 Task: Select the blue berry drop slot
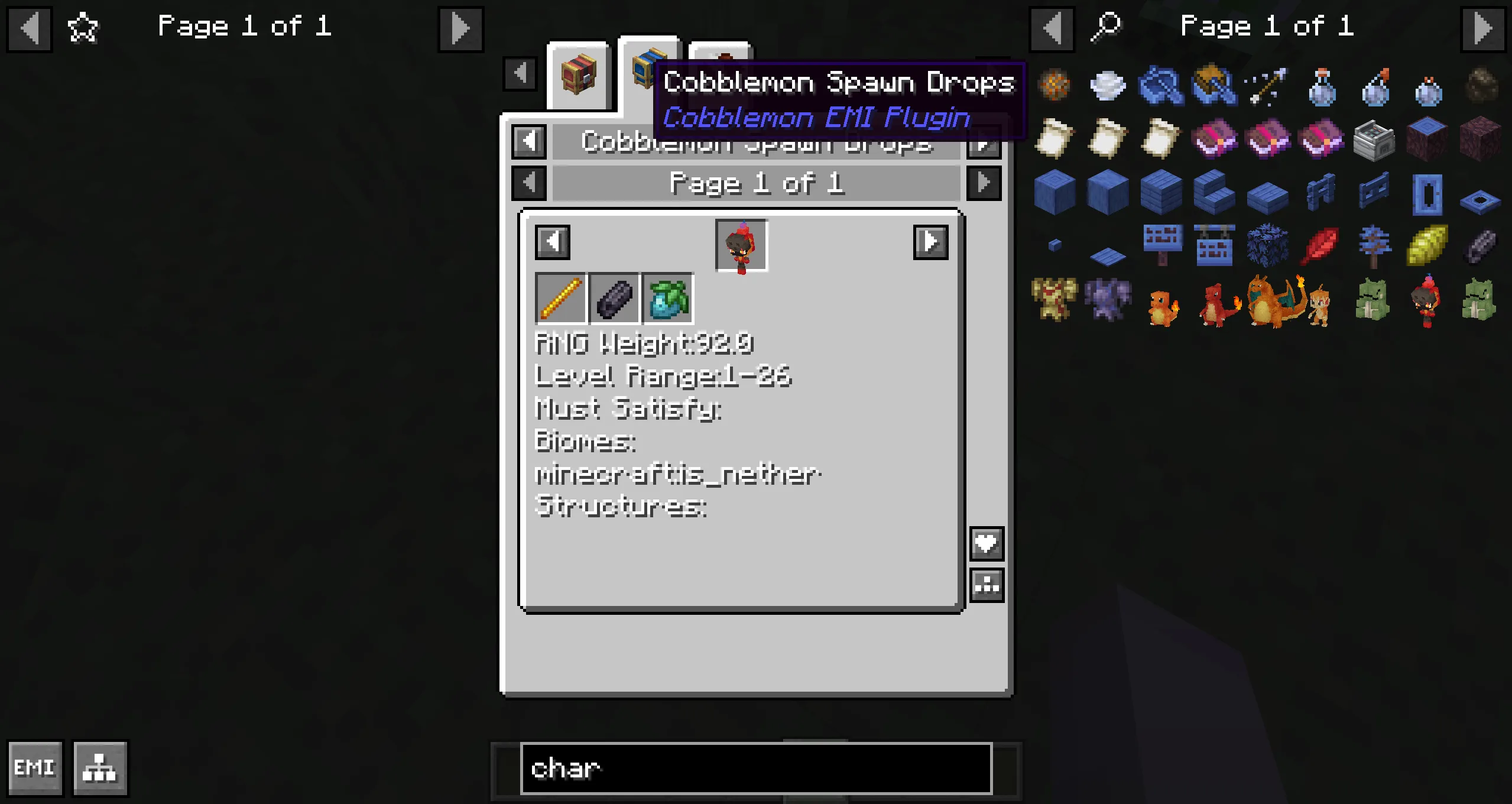[668, 299]
